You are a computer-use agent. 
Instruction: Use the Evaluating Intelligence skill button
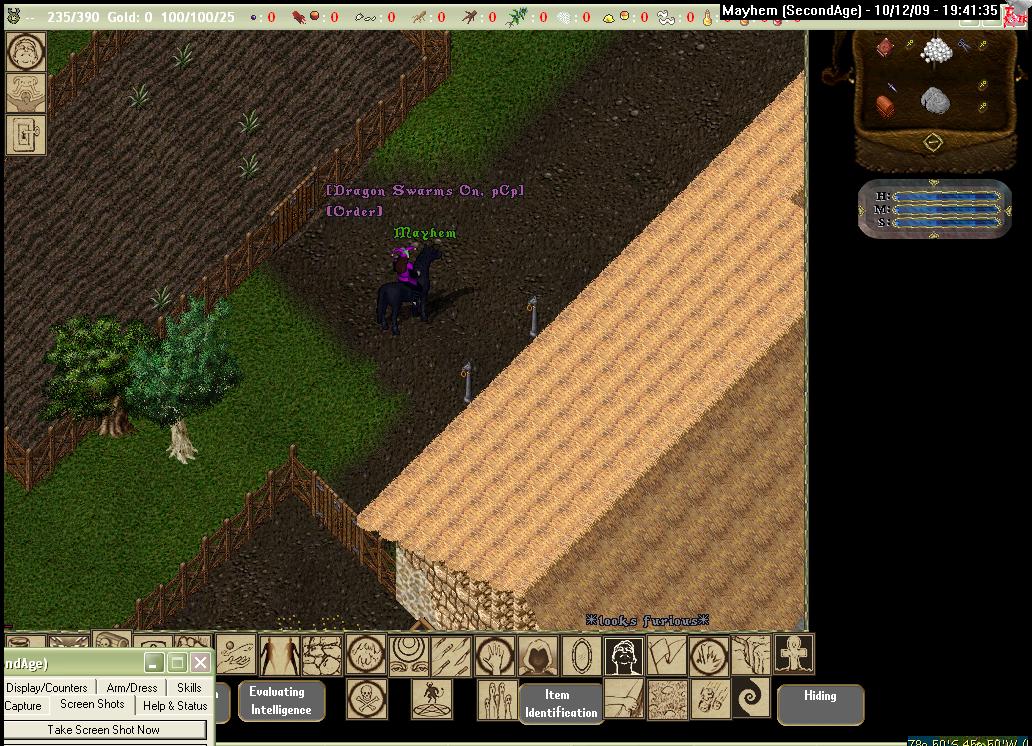pyautogui.click(x=281, y=701)
